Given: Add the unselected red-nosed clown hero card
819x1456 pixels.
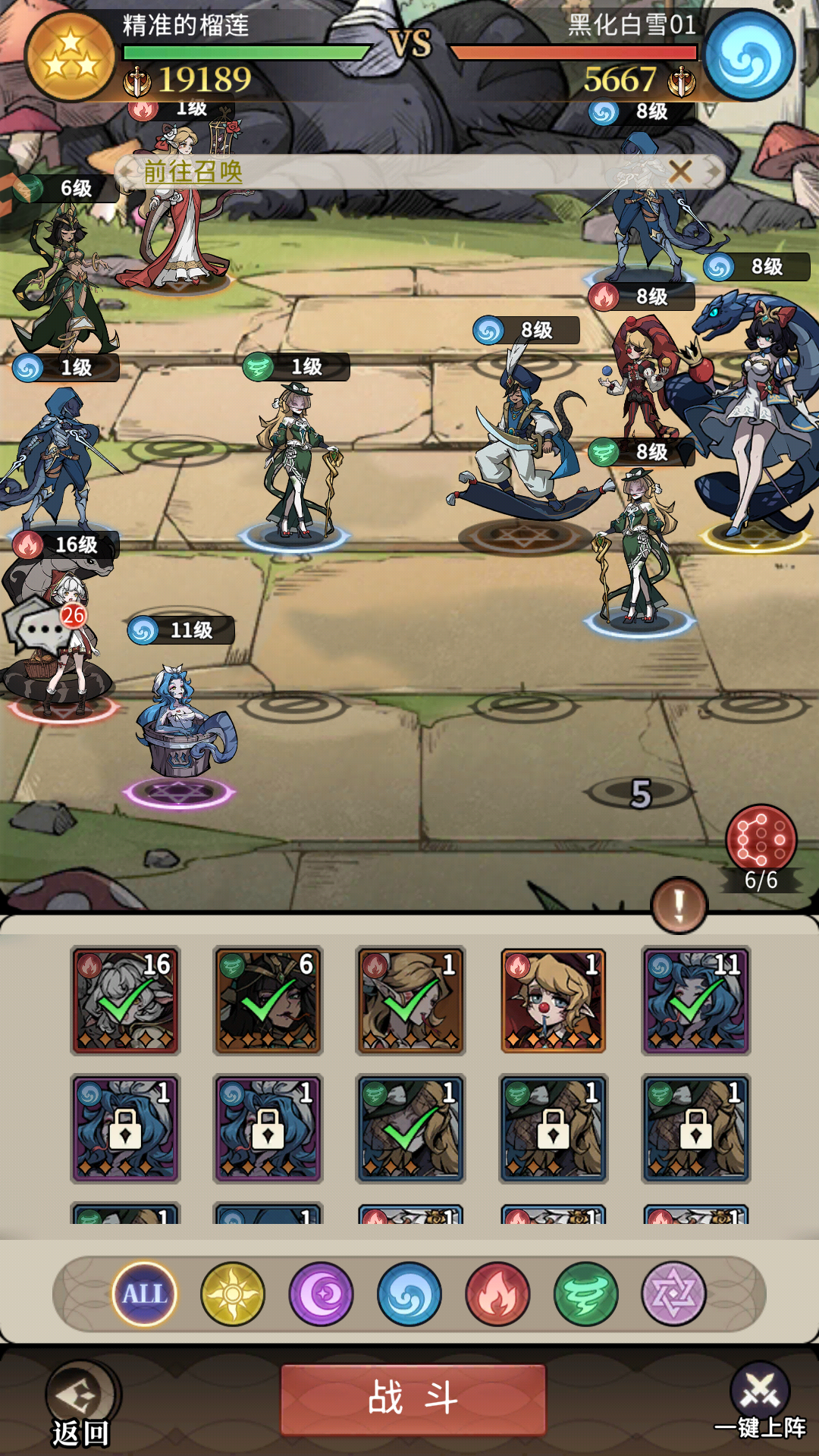Looking at the screenshot, I should click(554, 1000).
